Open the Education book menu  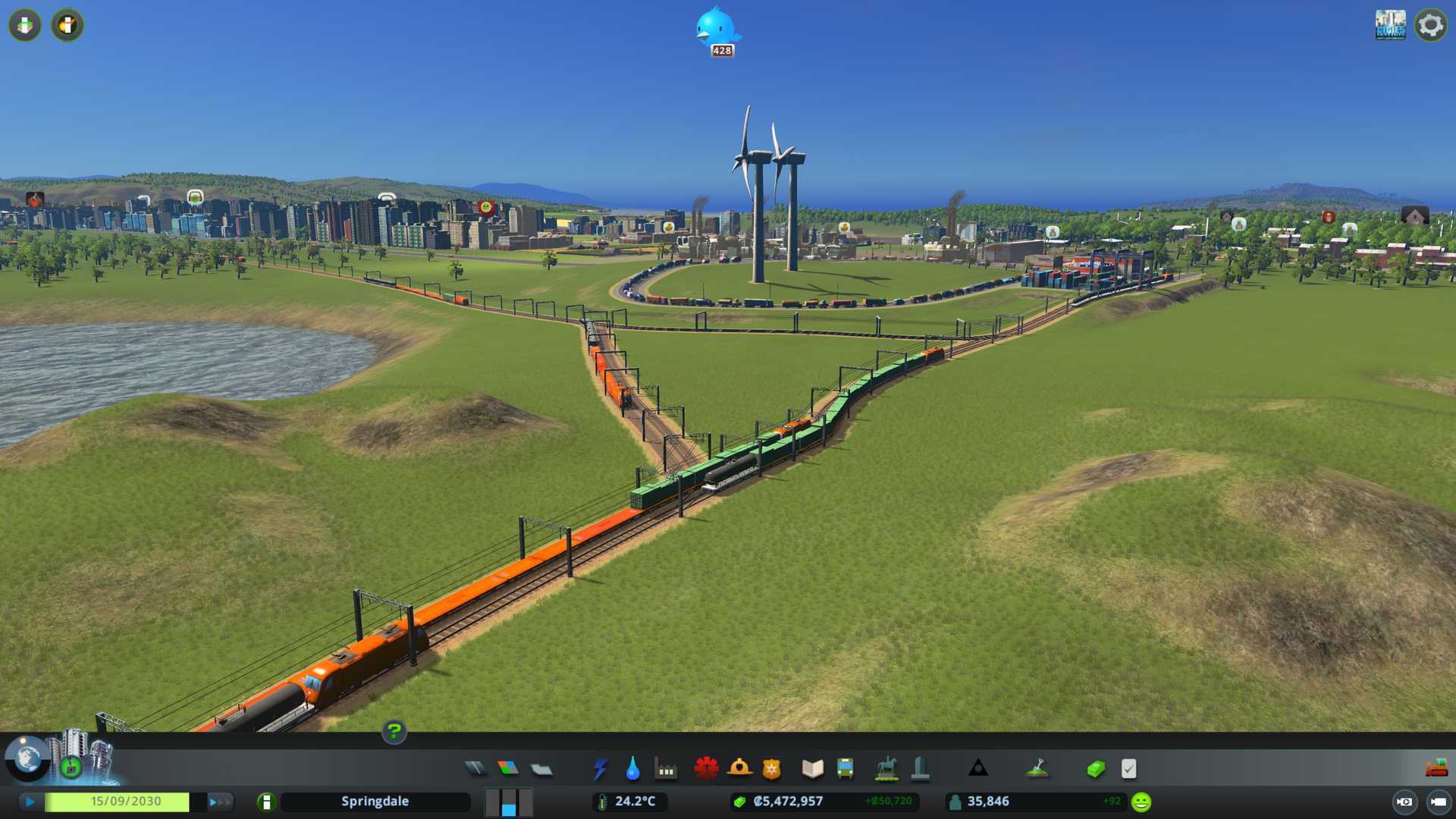812,769
